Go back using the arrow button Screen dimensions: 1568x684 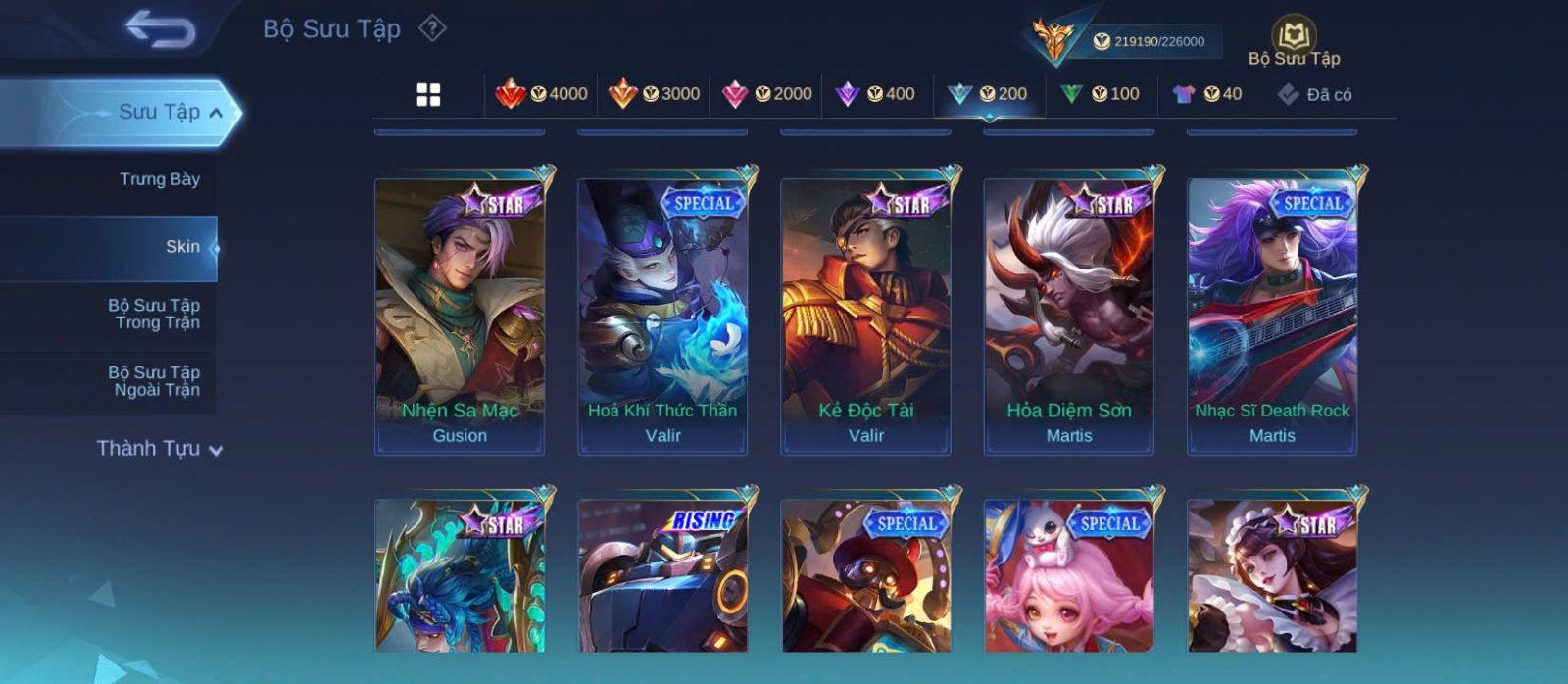point(160,29)
